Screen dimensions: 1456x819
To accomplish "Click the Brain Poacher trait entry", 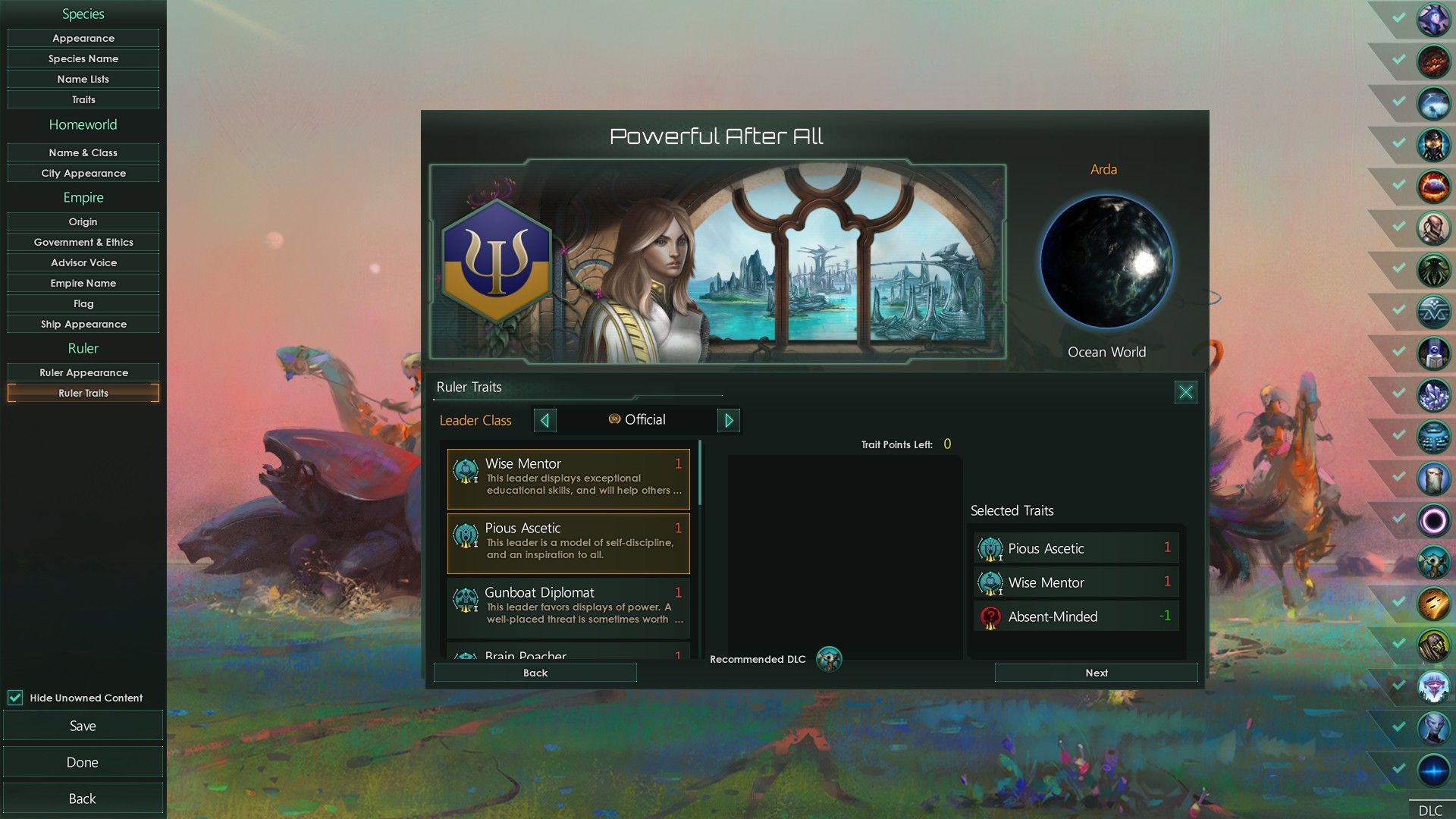I will (x=567, y=654).
